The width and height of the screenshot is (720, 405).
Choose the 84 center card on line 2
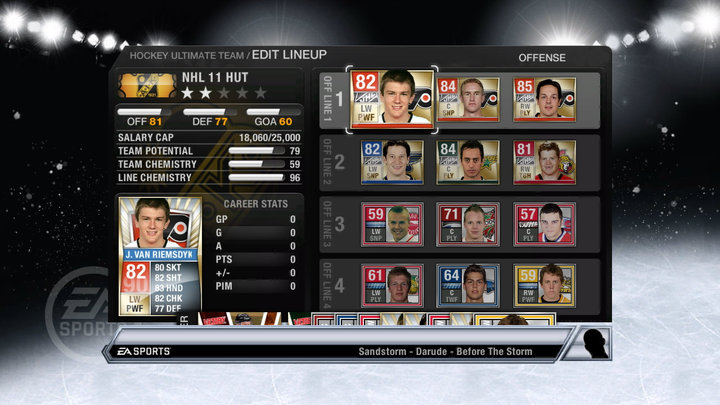click(x=467, y=160)
